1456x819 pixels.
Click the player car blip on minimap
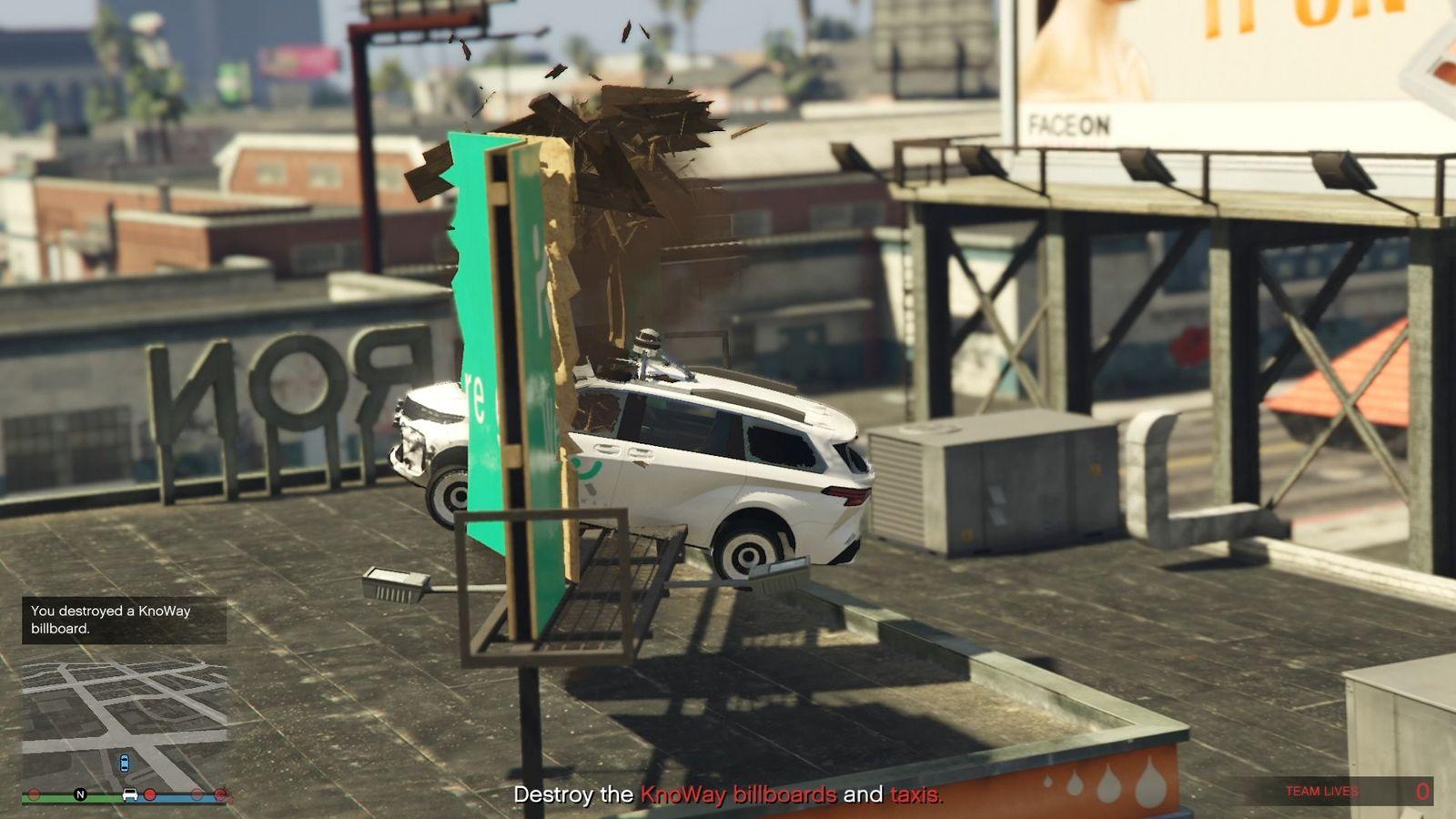(124, 763)
